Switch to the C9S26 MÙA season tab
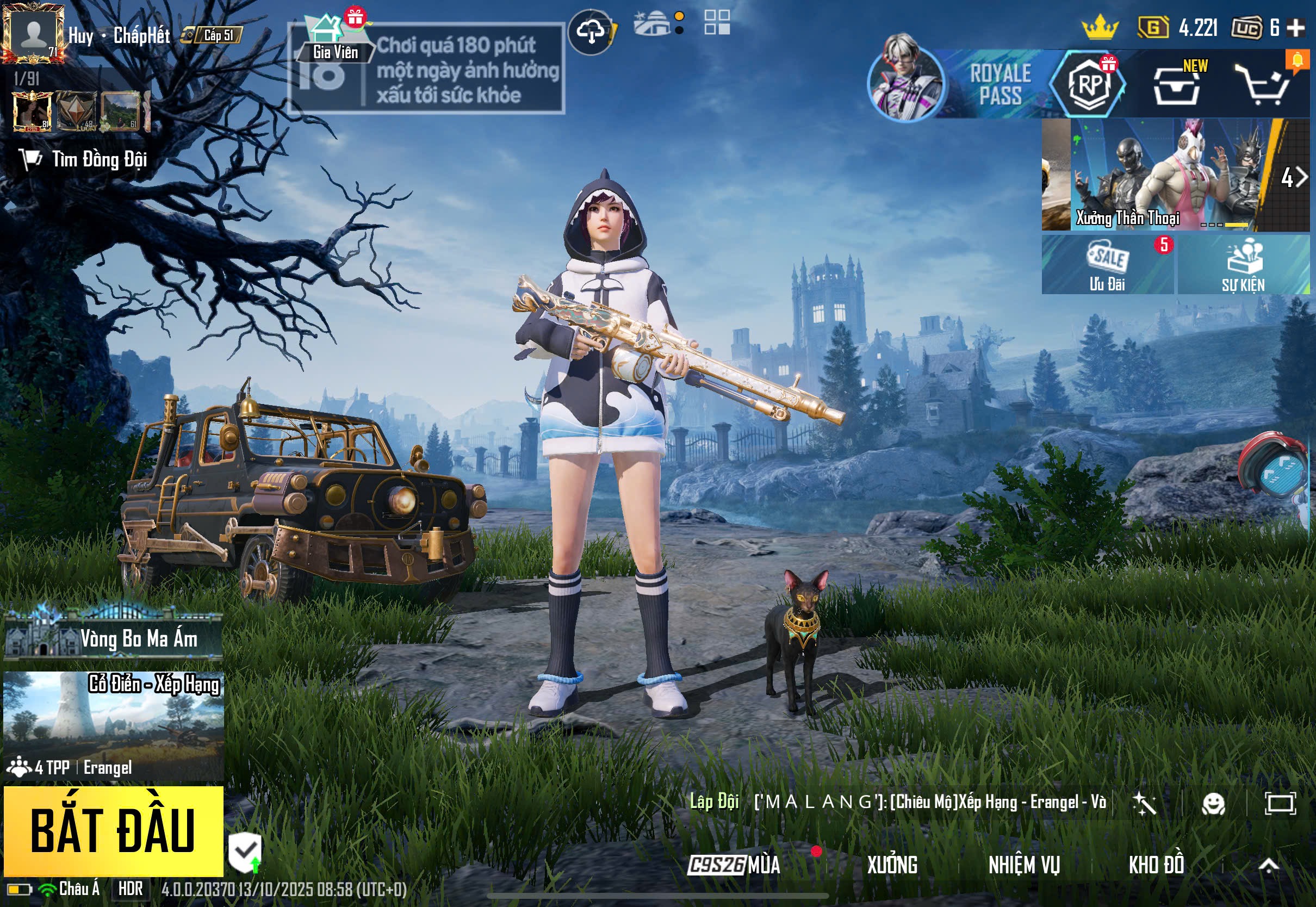This screenshot has height=907, width=1316. click(734, 865)
